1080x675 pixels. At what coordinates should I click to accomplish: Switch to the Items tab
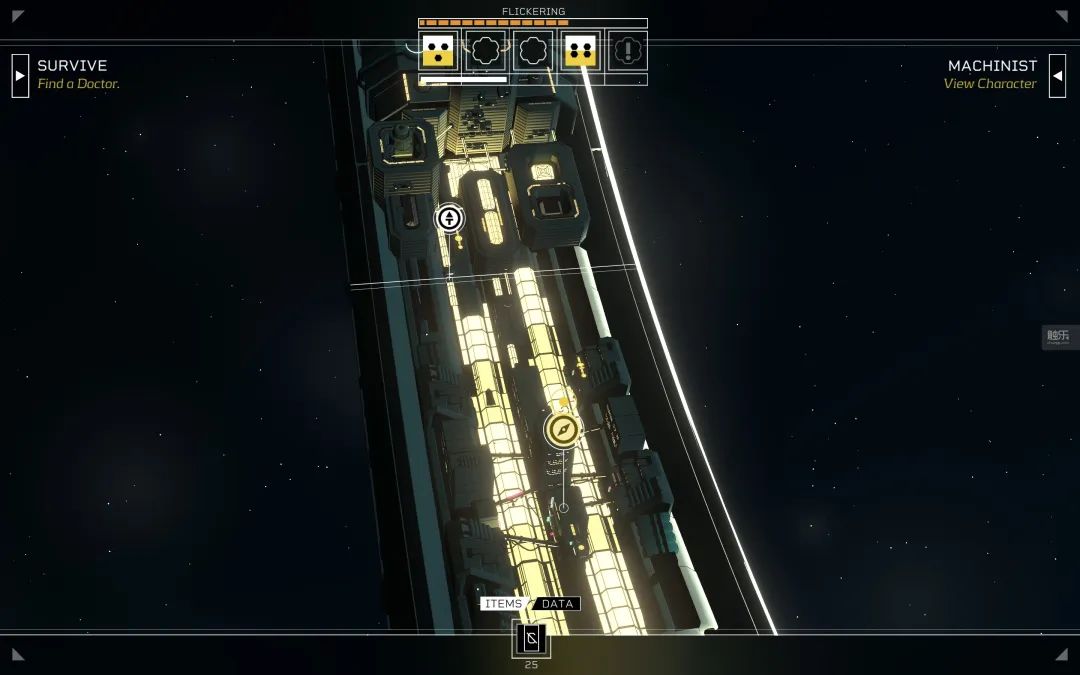(503, 604)
